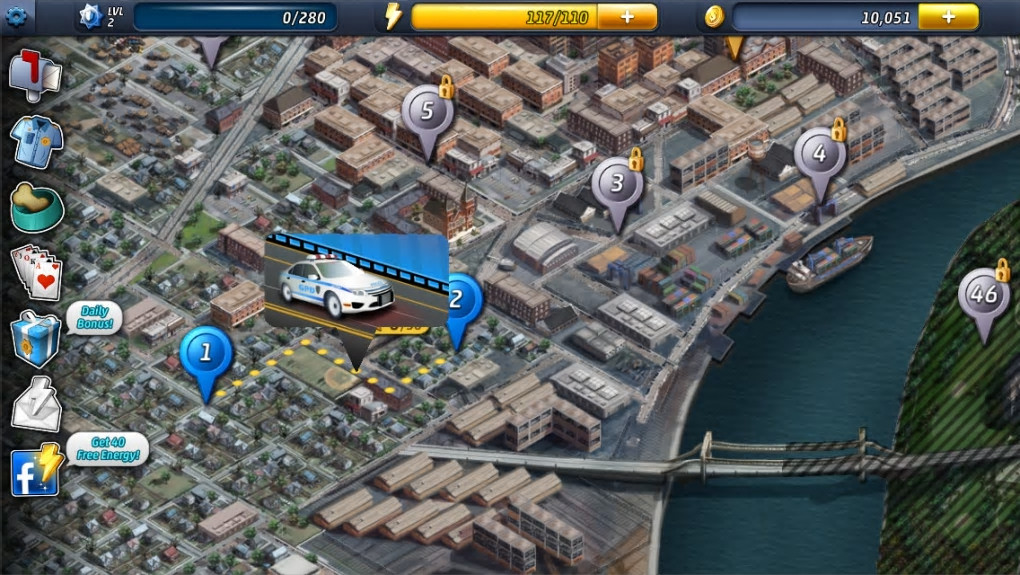This screenshot has width=1020, height=575.
Task: Add more energy with plus button
Action: (627, 17)
